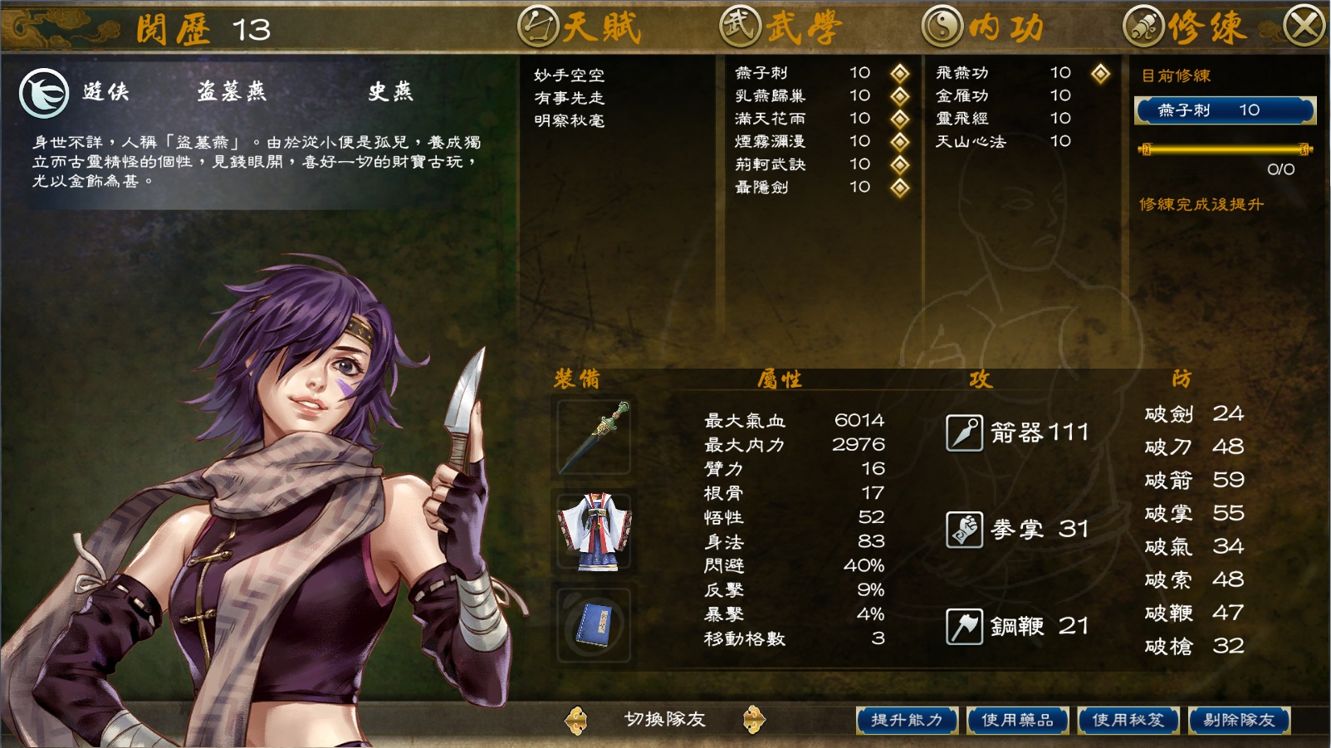Click the 妙手空空 talent entry

[x=569, y=75]
